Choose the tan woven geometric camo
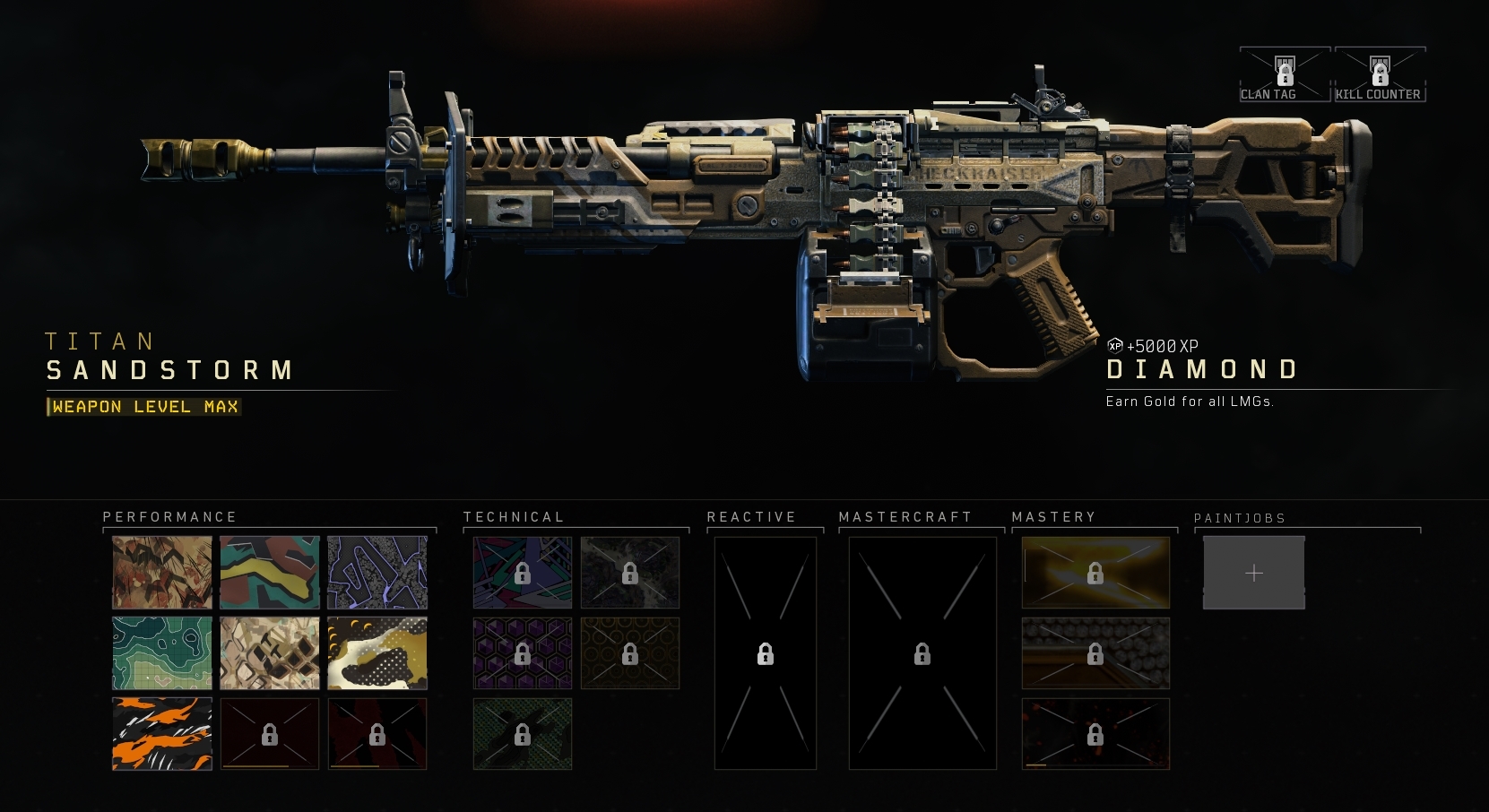1489x812 pixels. coord(270,653)
